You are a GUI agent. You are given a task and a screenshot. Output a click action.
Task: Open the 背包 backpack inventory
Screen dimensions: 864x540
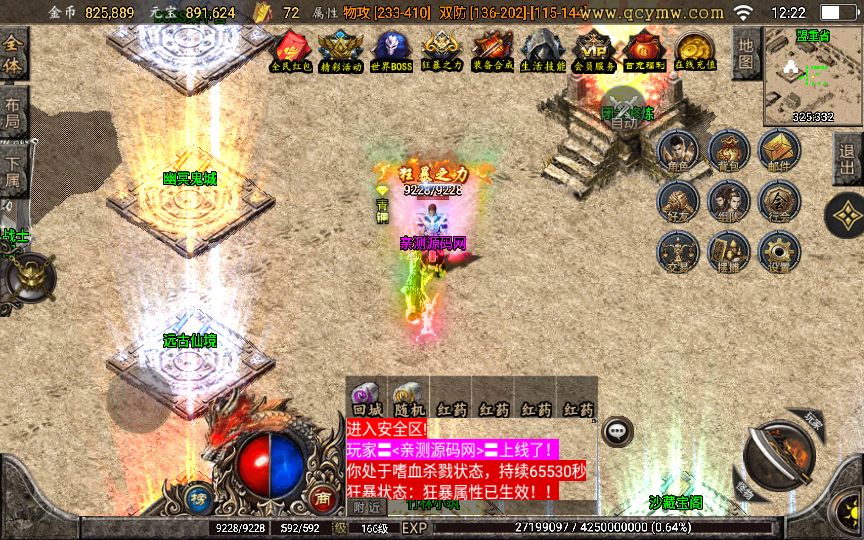[728, 152]
